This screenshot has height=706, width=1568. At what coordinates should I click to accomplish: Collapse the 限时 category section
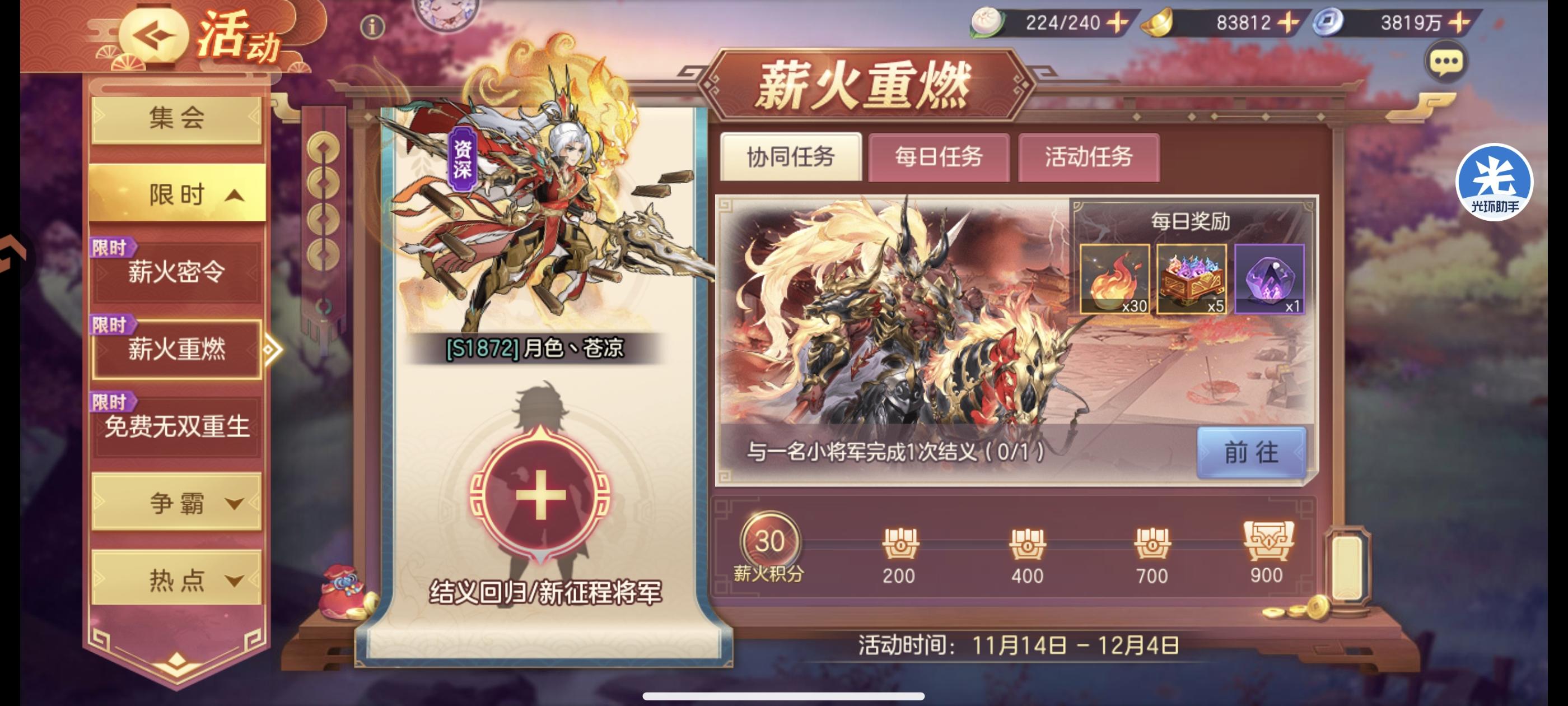[x=177, y=194]
